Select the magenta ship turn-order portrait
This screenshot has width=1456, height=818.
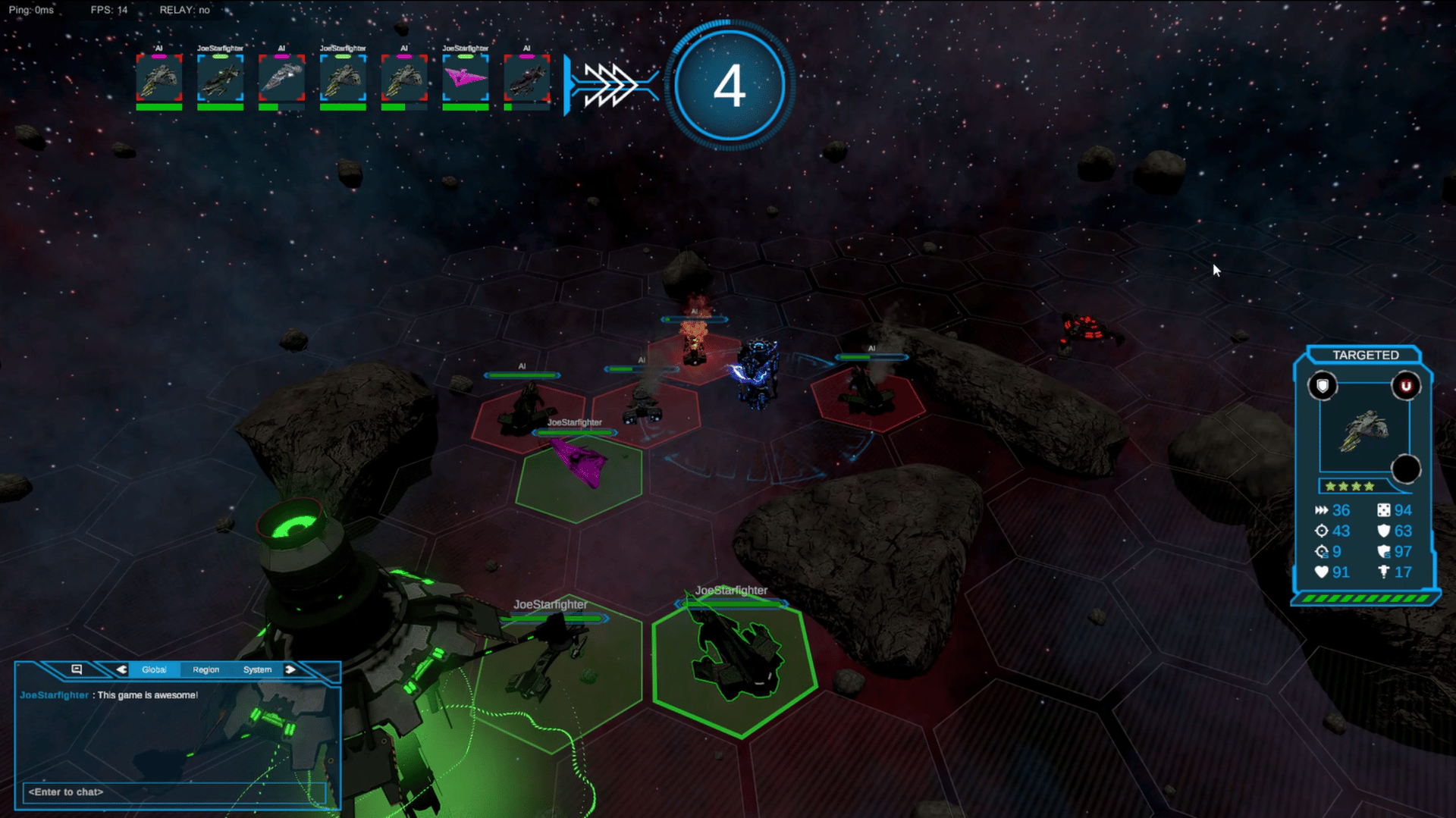click(x=465, y=78)
